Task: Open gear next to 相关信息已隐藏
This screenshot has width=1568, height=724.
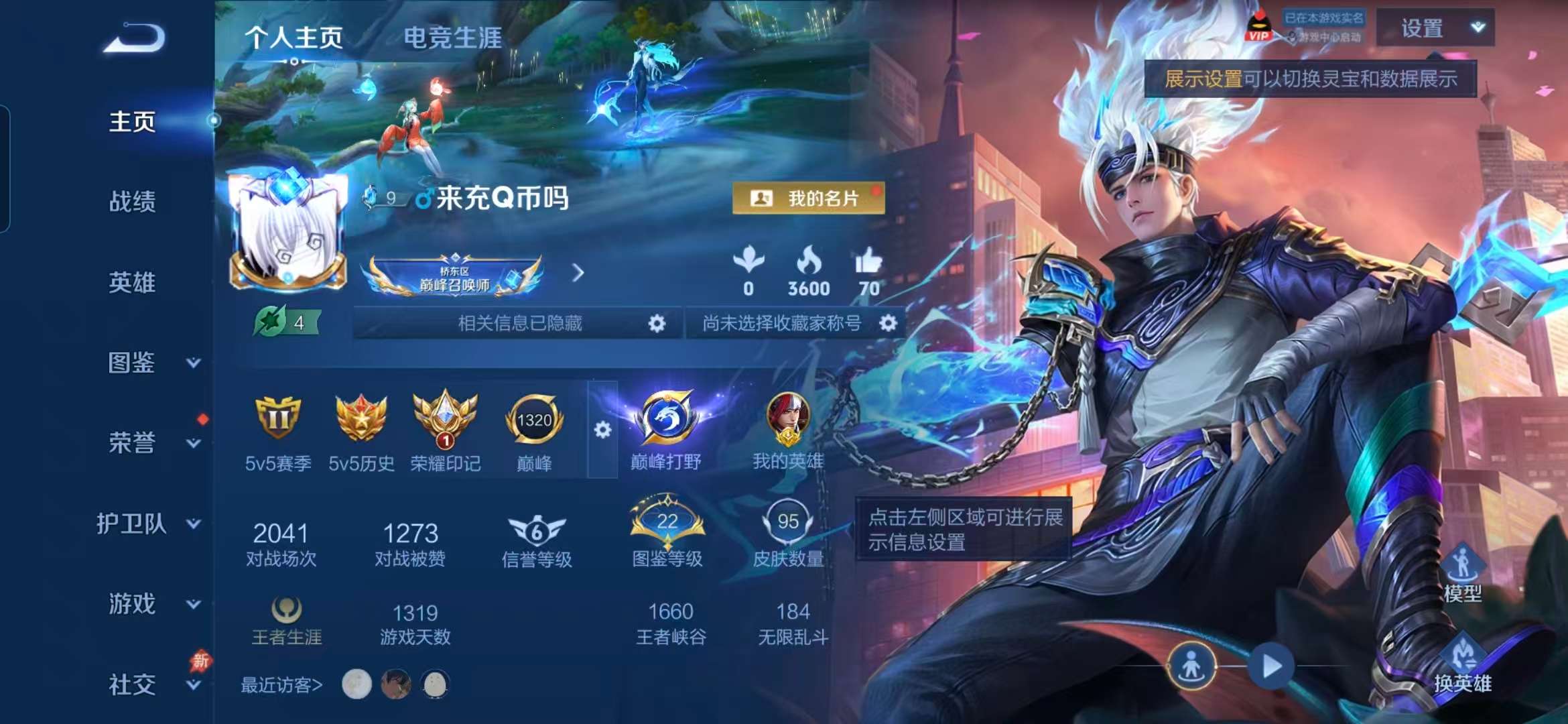Action: click(x=657, y=322)
